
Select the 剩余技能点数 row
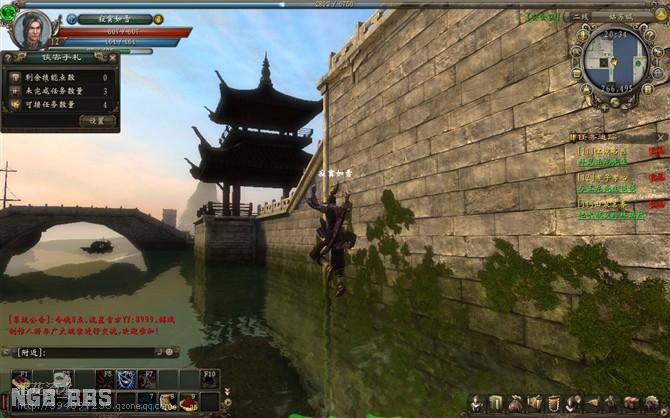pyautogui.click(x=60, y=76)
